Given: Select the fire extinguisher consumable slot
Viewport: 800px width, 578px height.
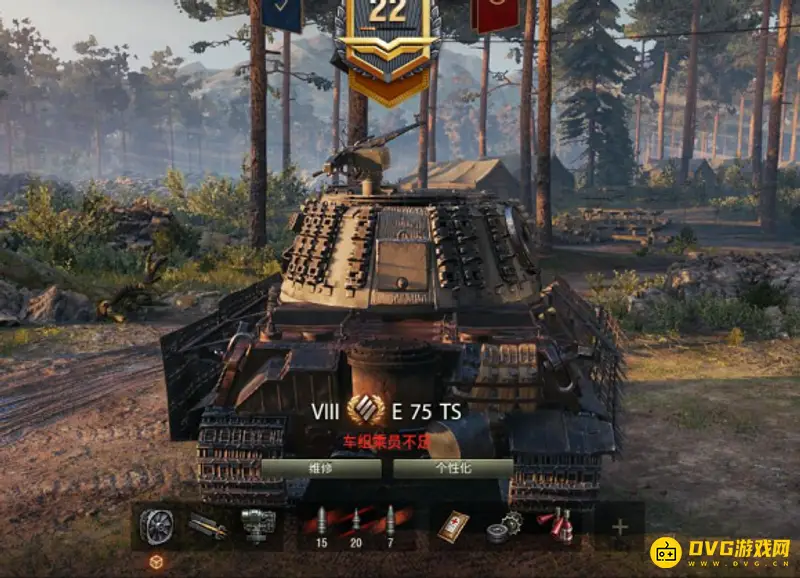Looking at the screenshot, I should 555,525.
